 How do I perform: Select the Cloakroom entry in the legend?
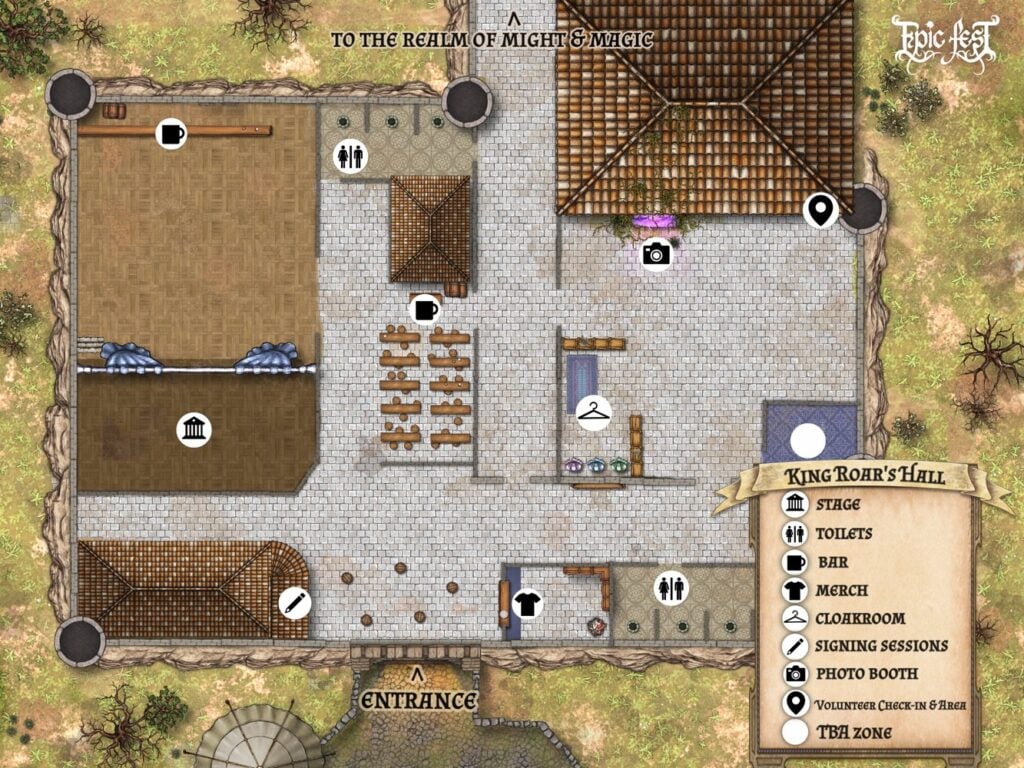coord(859,618)
